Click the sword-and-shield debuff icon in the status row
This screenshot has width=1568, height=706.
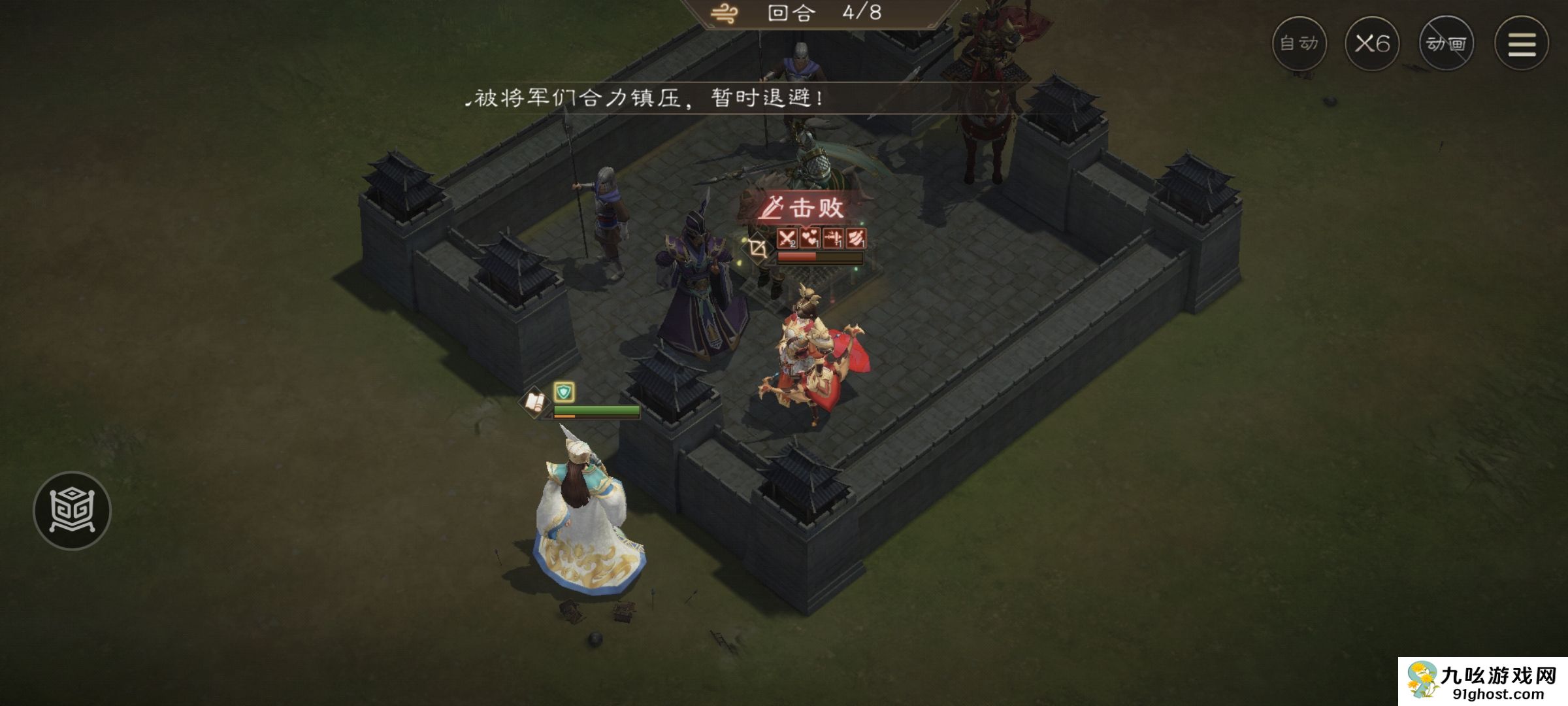833,239
